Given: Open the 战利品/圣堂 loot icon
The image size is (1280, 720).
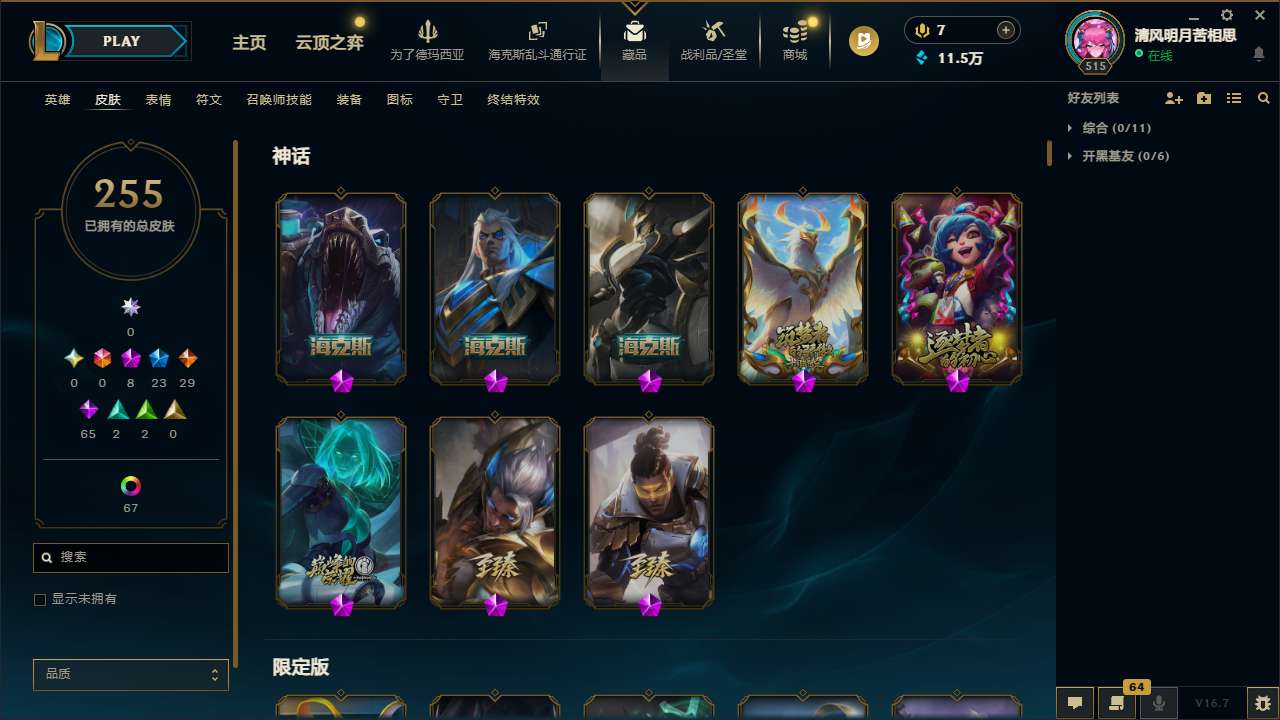Looking at the screenshot, I should click(x=713, y=40).
